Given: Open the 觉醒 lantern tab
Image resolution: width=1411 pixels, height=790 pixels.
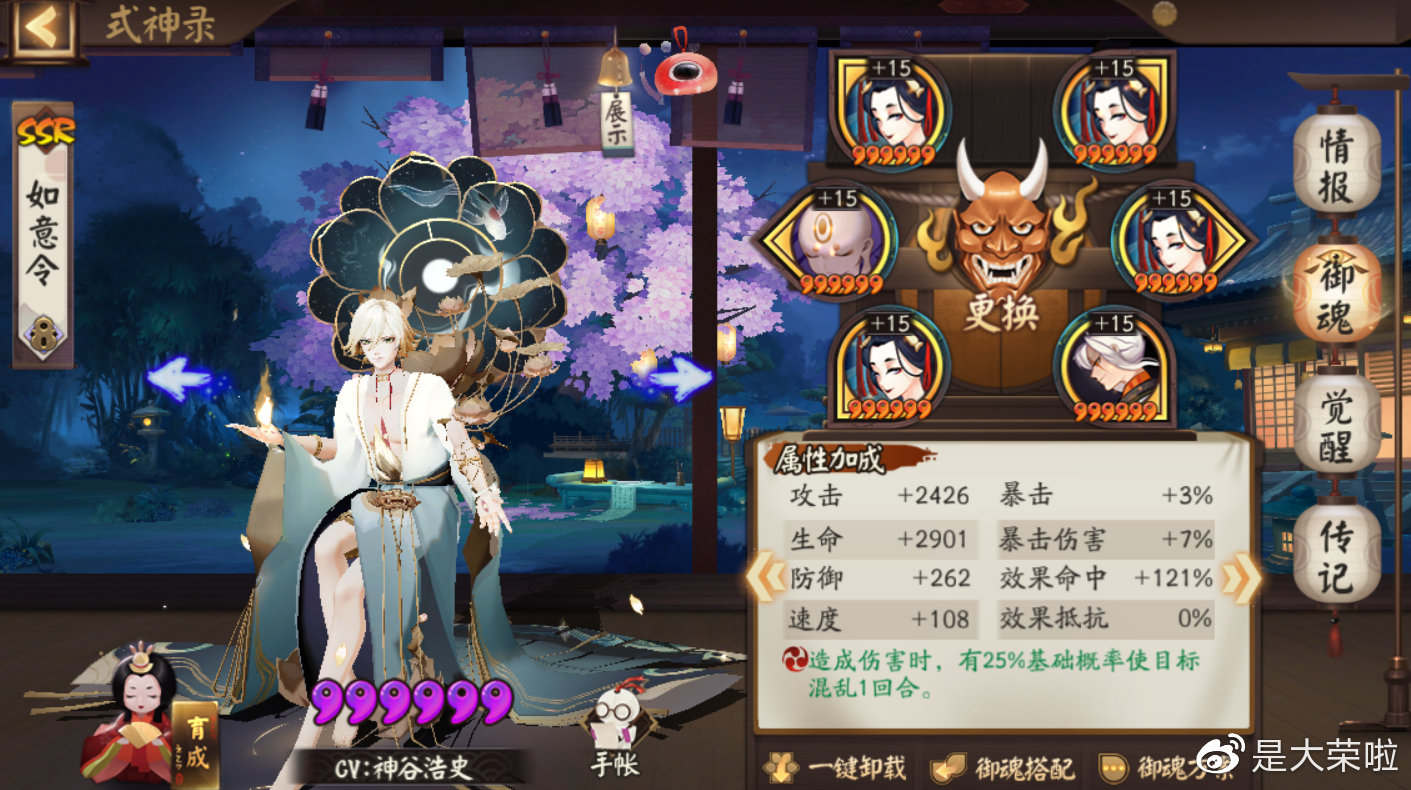Looking at the screenshot, I should (1336, 423).
